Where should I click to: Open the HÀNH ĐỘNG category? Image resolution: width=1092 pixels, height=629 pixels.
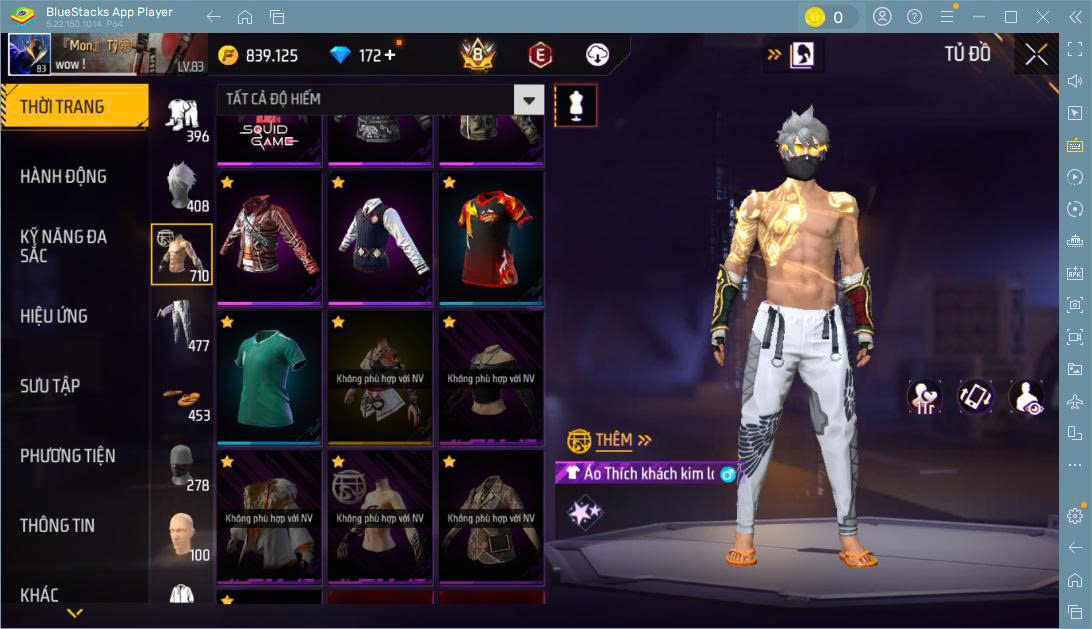click(x=63, y=177)
